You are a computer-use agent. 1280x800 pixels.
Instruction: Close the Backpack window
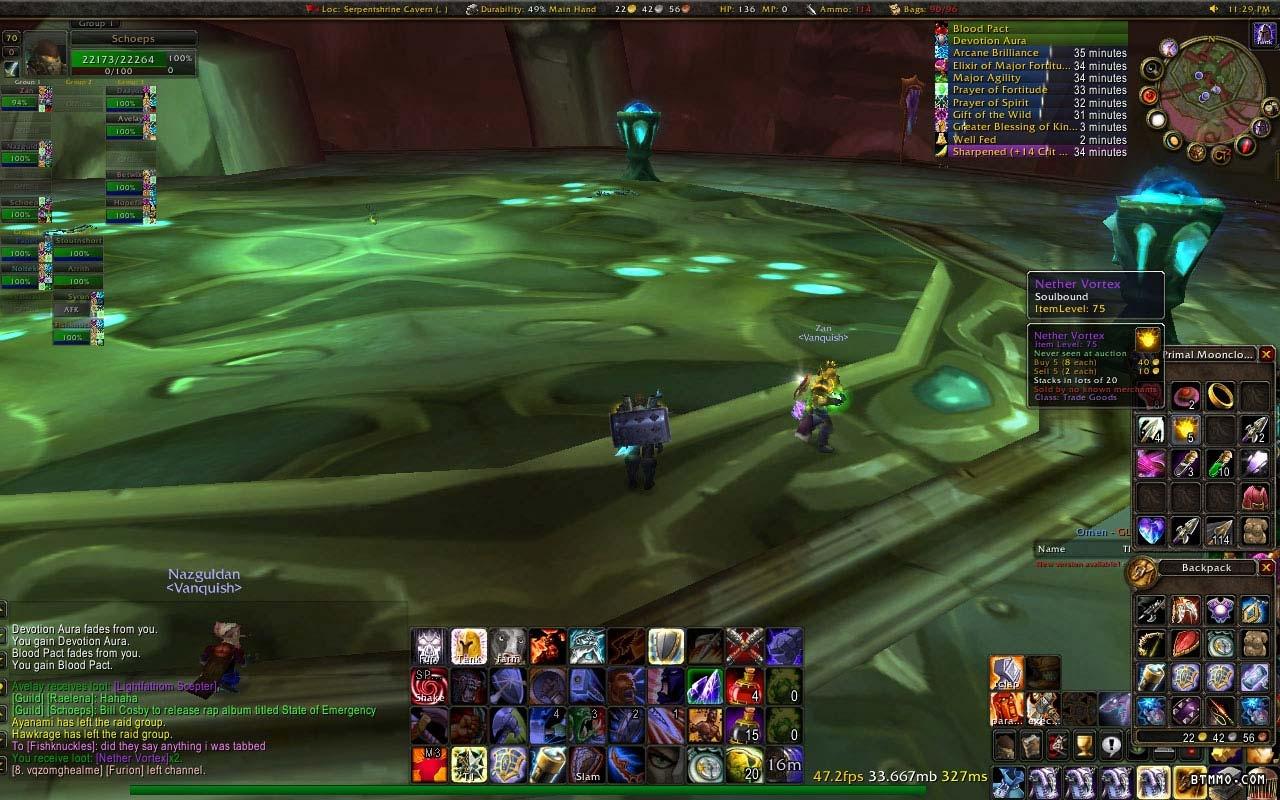tap(1266, 567)
